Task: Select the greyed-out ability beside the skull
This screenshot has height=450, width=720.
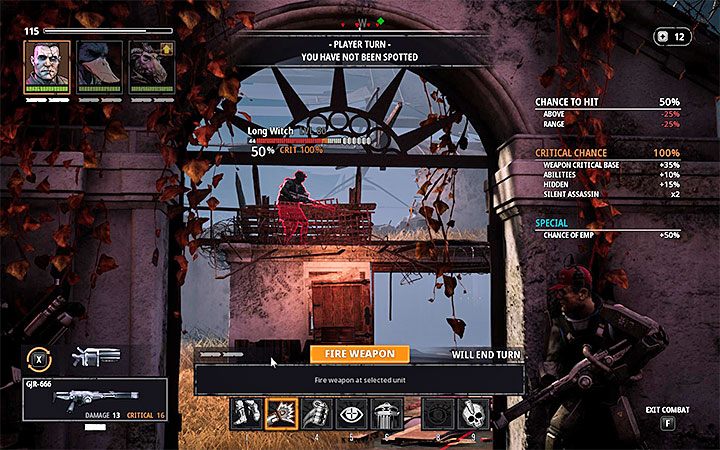Action: pos(439,412)
